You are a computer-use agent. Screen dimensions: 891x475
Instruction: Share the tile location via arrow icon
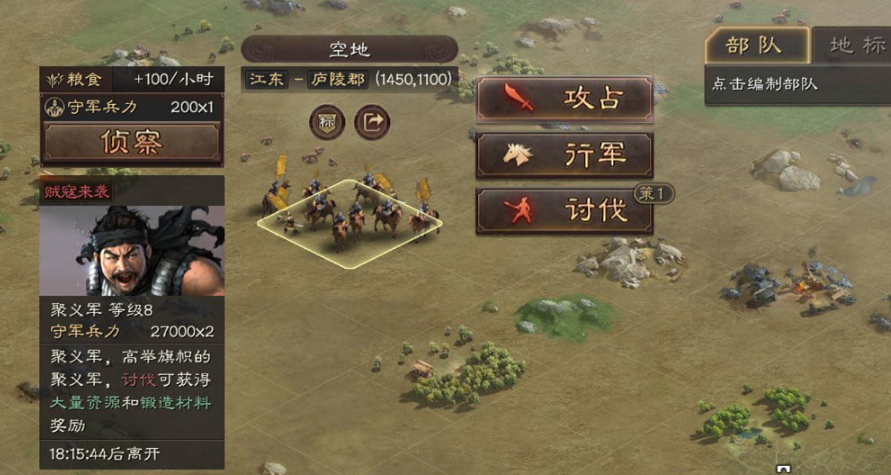click(x=372, y=122)
